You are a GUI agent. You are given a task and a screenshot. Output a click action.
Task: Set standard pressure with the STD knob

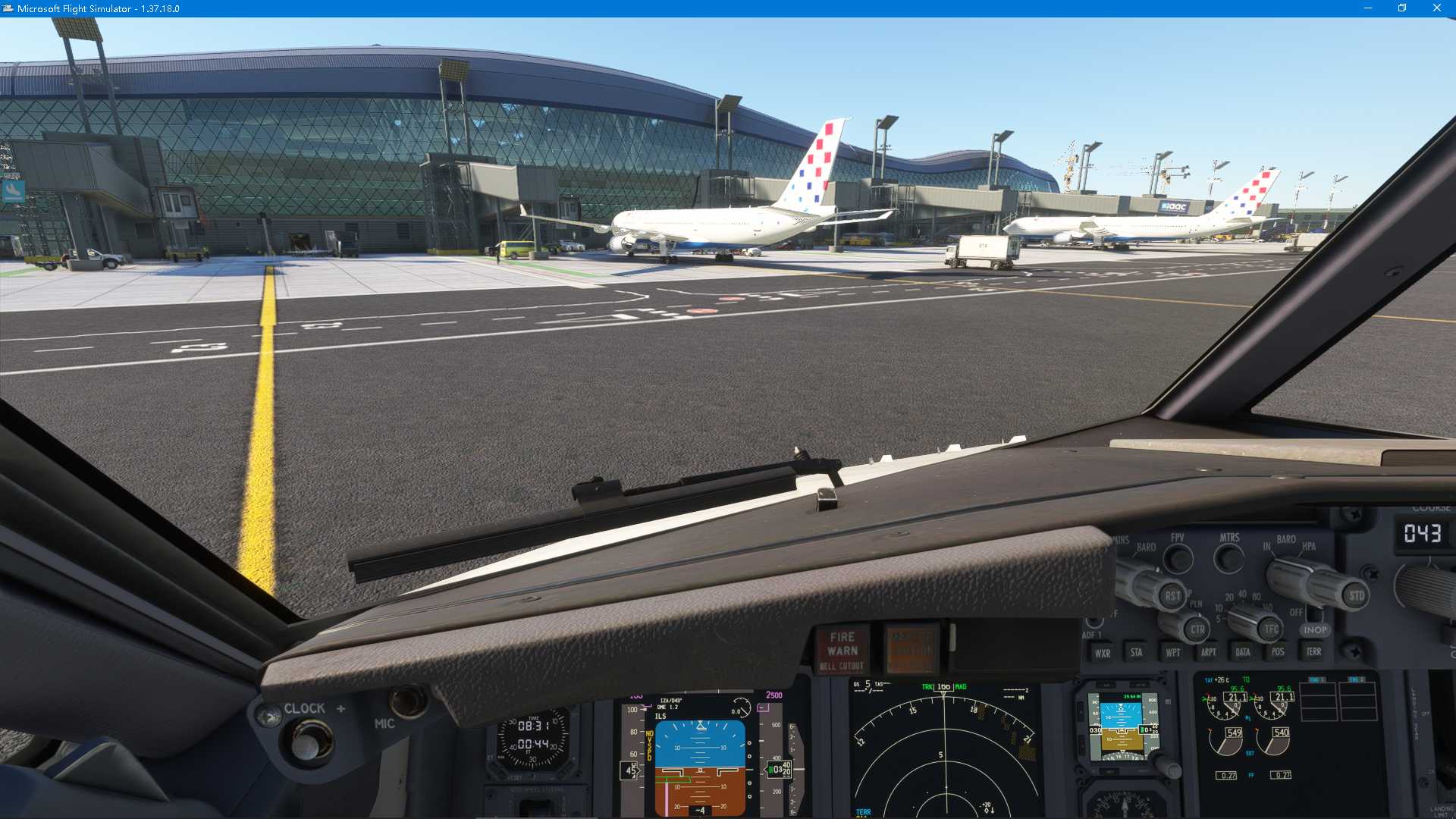coord(1356,596)
